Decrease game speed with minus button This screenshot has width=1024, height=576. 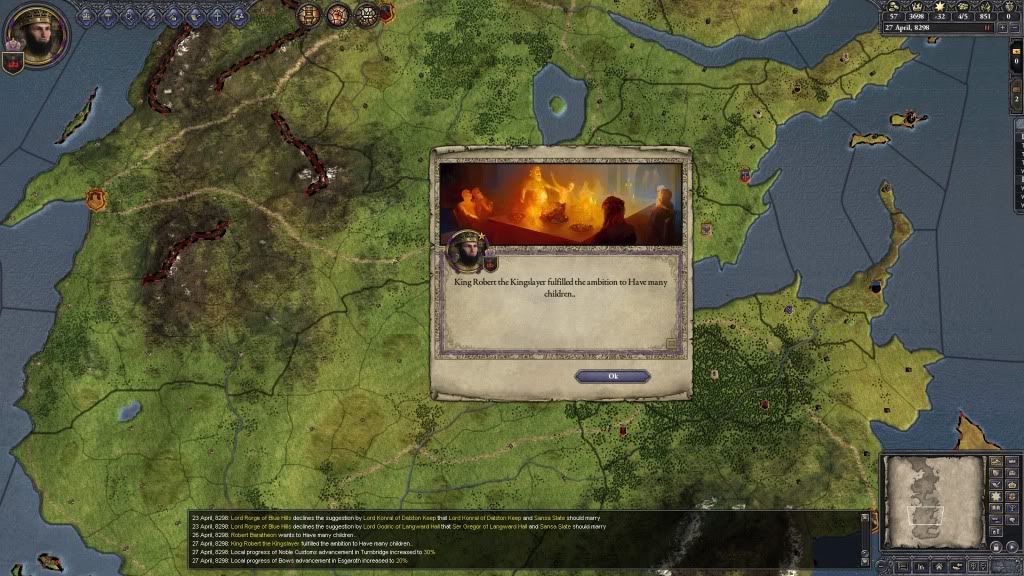[1014, 28]
